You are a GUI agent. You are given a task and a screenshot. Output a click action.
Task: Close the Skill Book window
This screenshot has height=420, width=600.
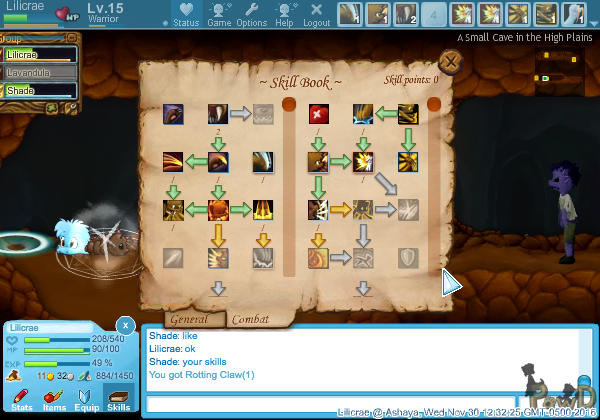(451, 62)
